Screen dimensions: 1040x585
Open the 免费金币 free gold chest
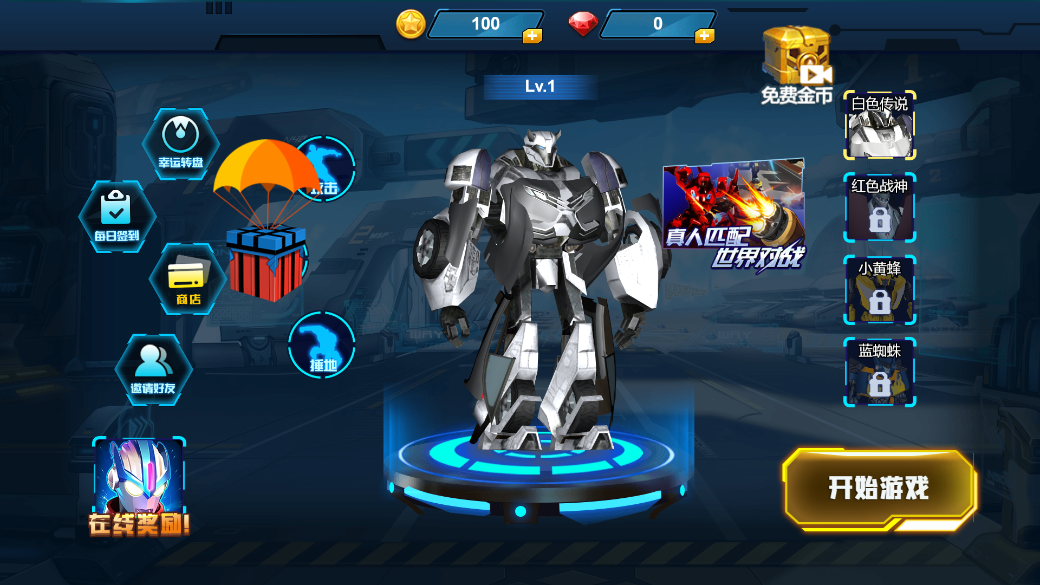click(x=795, y=62)
